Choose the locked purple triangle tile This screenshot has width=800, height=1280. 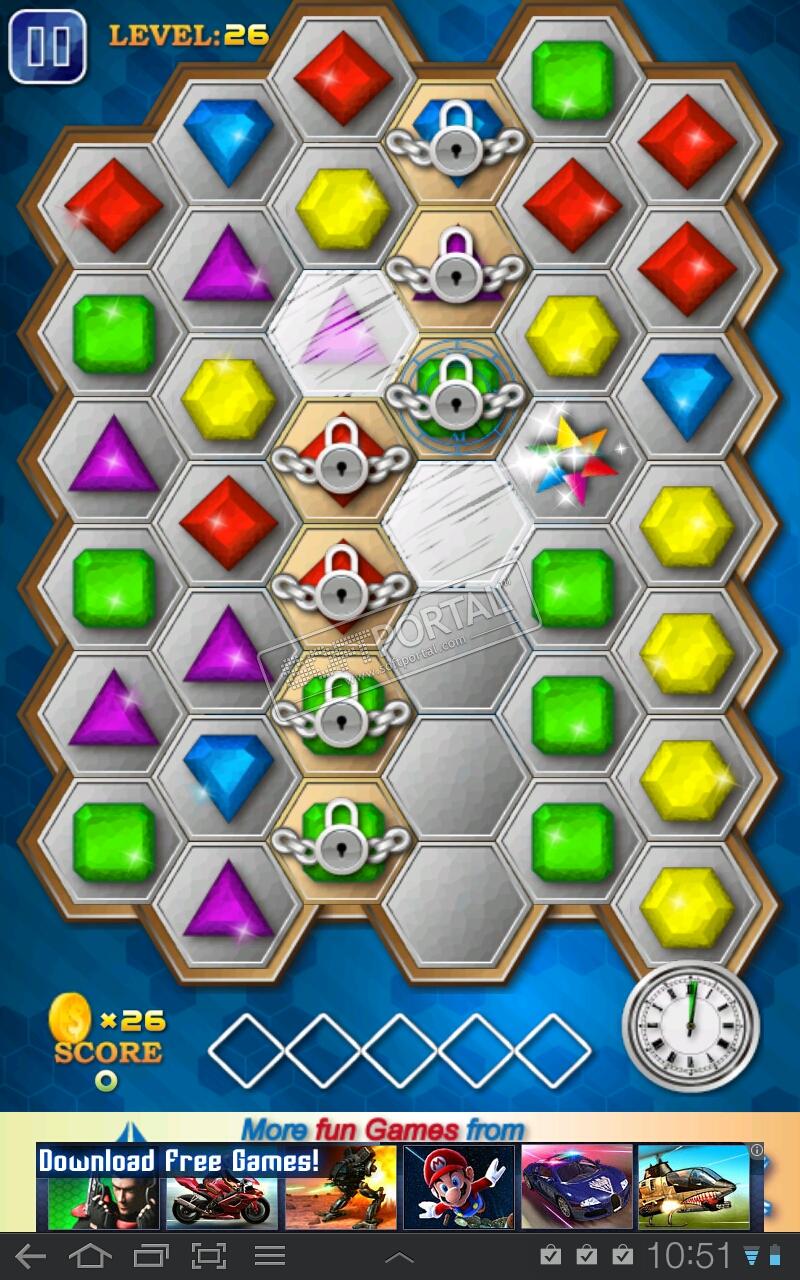pos(456,268)
